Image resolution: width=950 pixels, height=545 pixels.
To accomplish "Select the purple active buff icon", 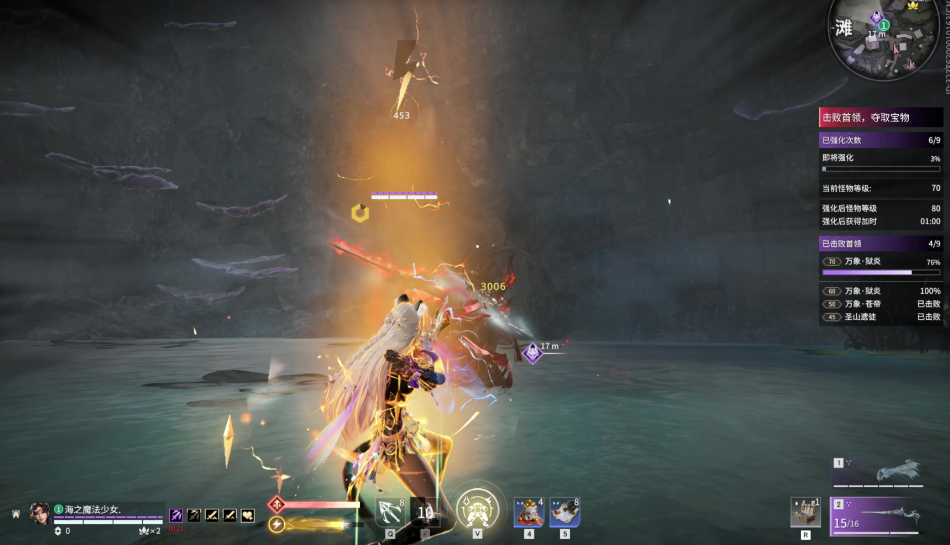I will point(176,515).
